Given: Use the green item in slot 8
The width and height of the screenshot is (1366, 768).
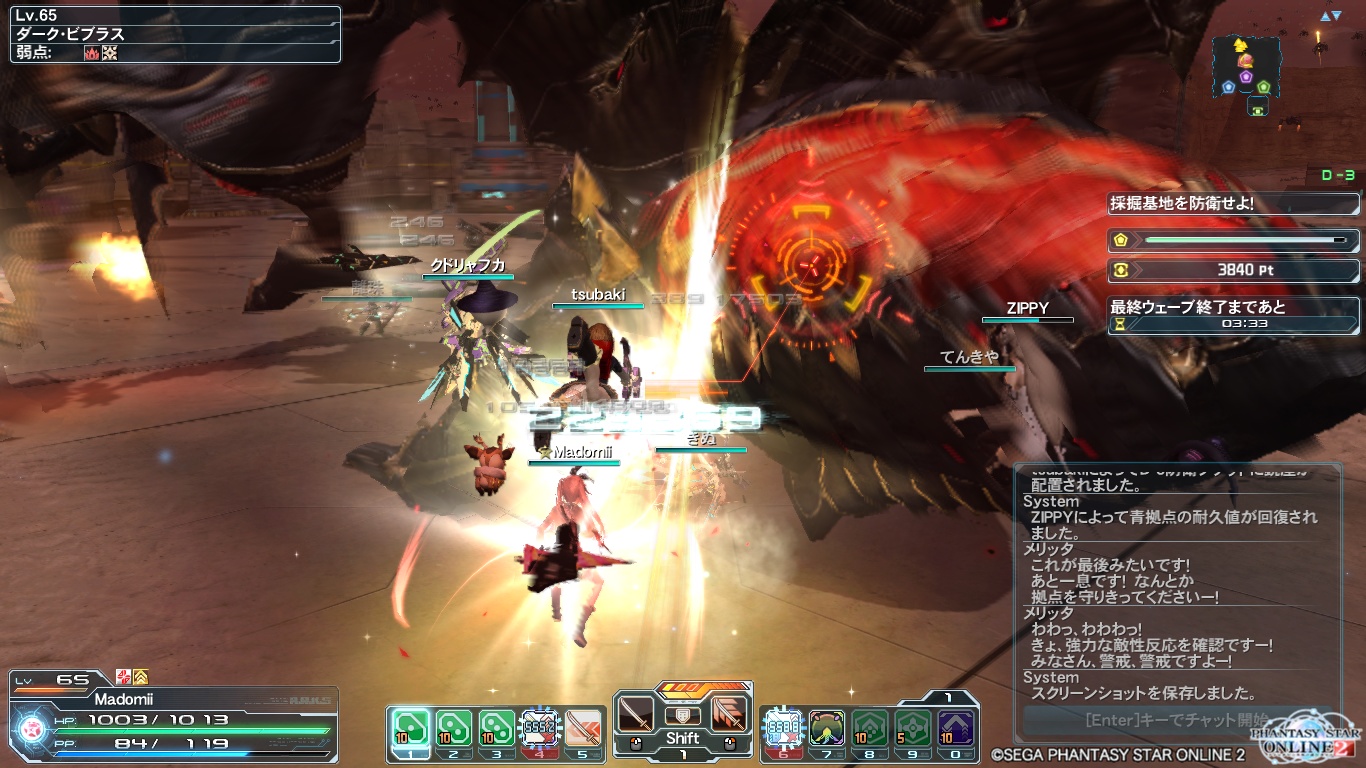Looking at the screenshot, I should coord(870,727).
